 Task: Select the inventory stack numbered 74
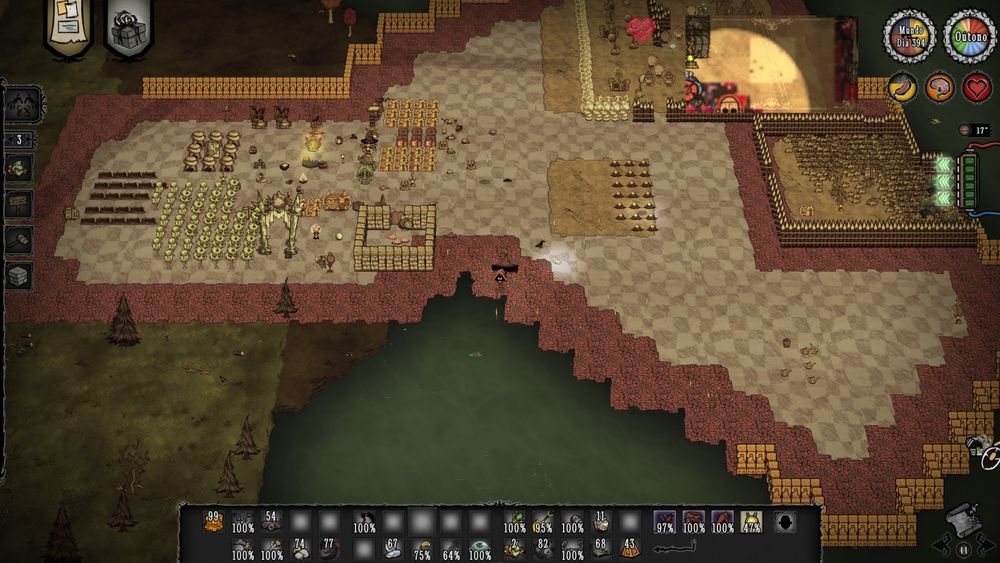pyautogui.click(x=300, y=549)
